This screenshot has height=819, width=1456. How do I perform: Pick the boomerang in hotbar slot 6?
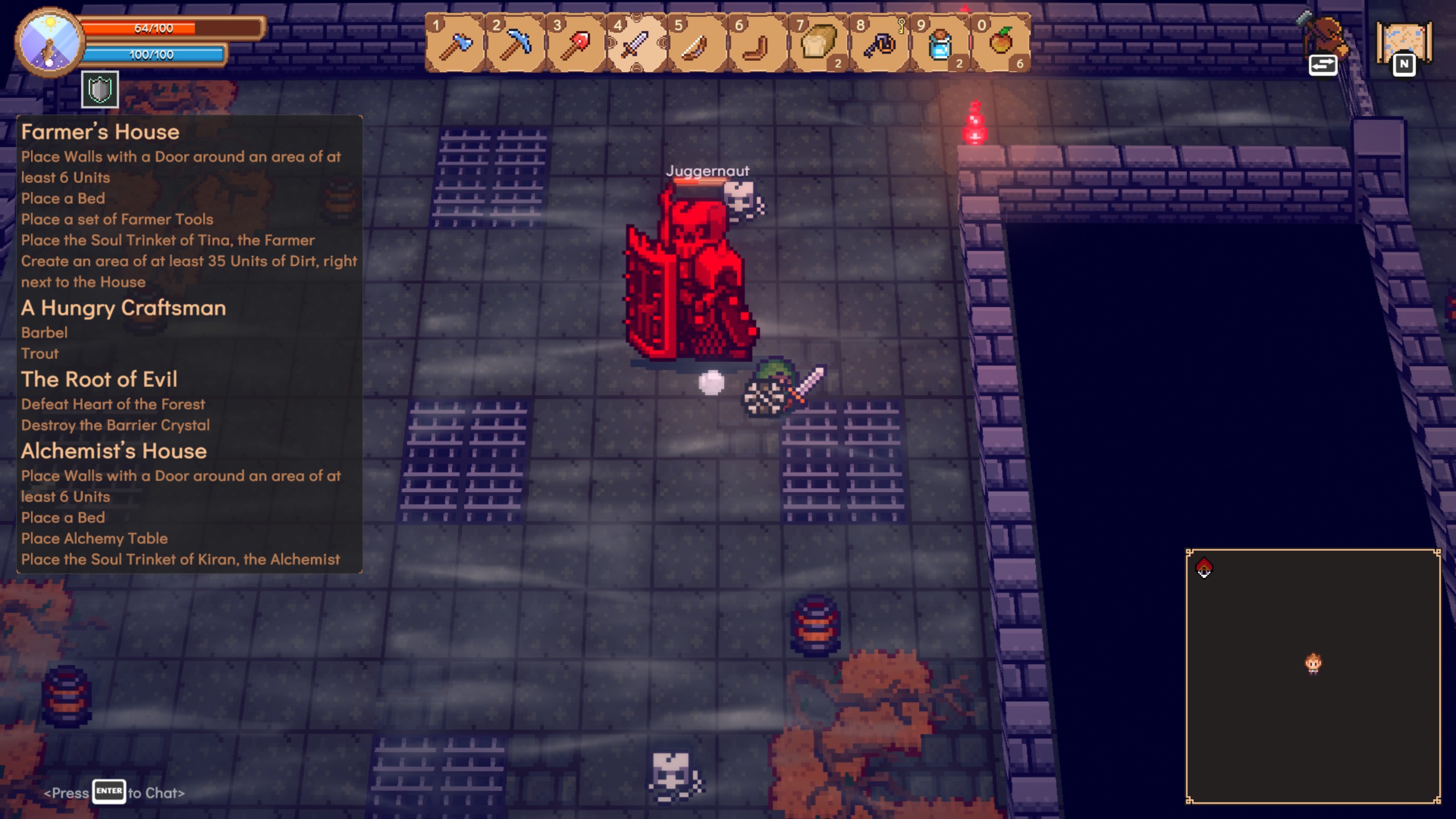tap(758, 44)
